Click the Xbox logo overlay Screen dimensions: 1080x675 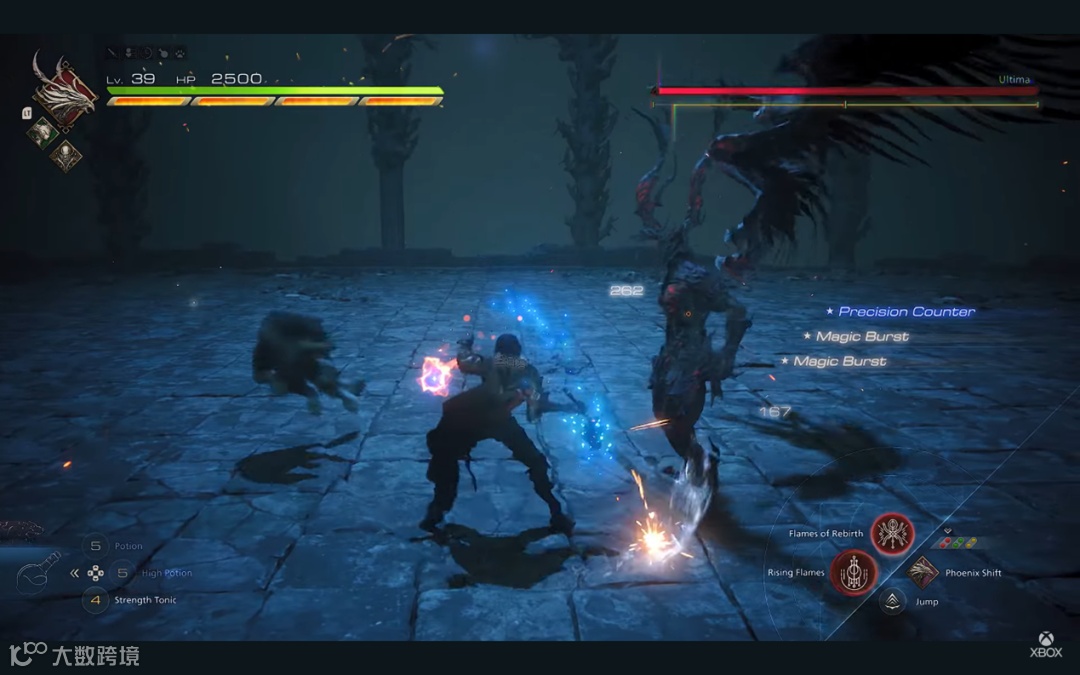(1047, 644)
